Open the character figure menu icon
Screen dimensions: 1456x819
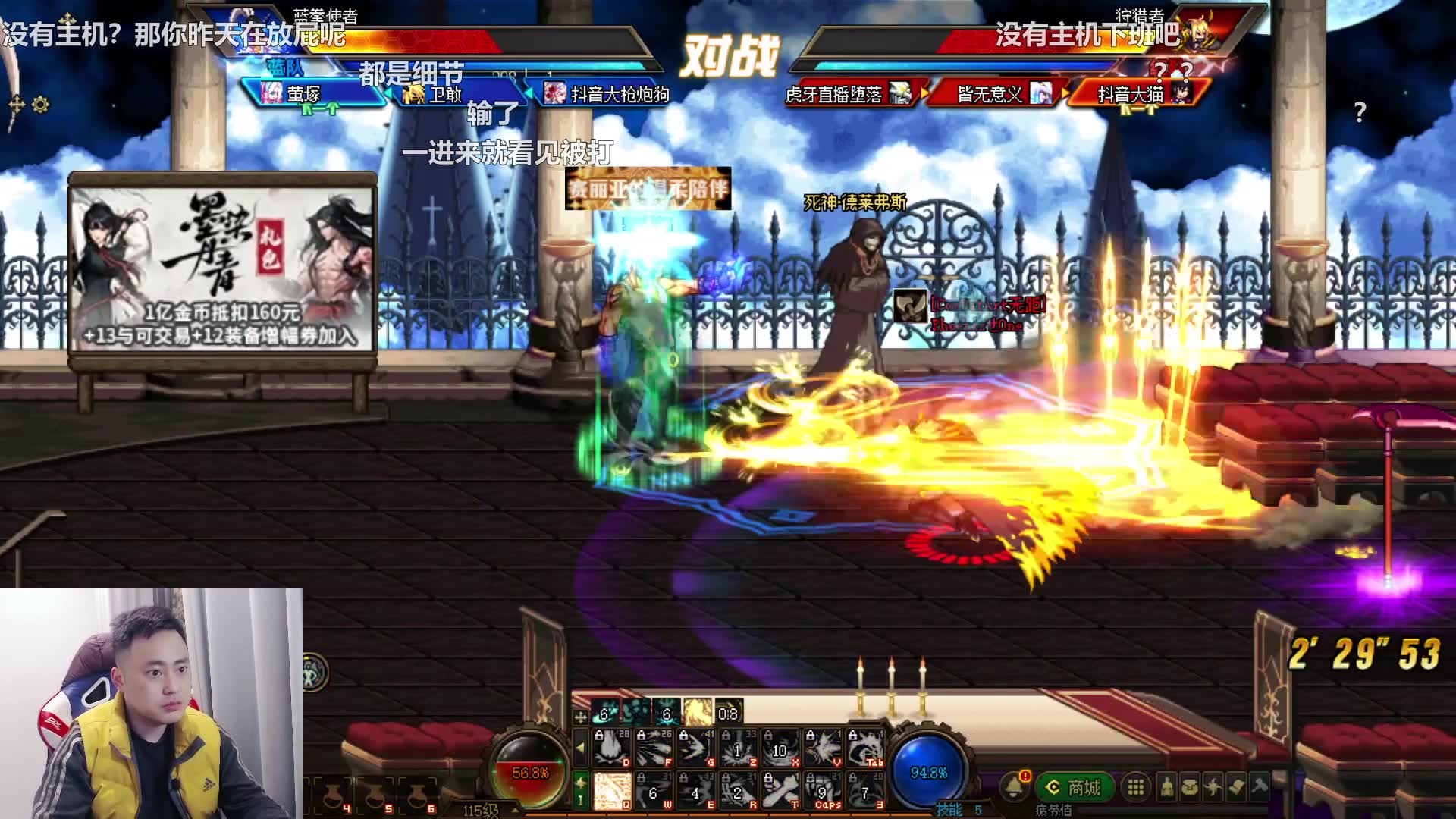coord(1167,788)
